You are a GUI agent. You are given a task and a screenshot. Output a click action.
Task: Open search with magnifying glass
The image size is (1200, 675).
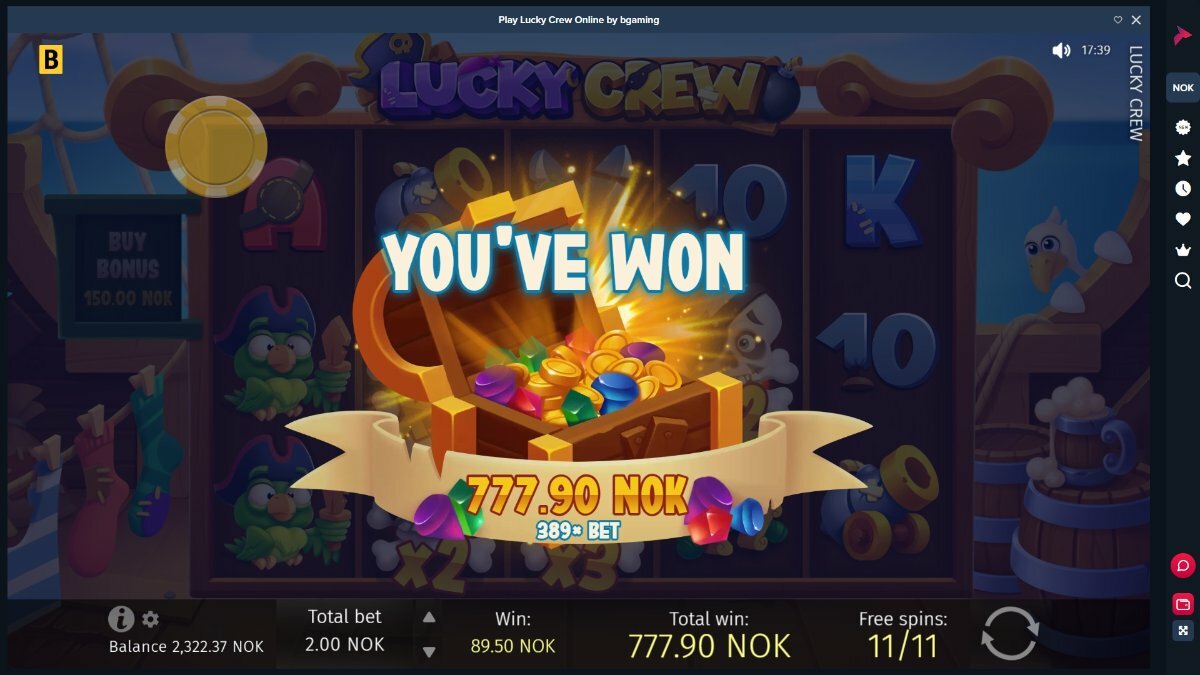(x=1183, y=281)
